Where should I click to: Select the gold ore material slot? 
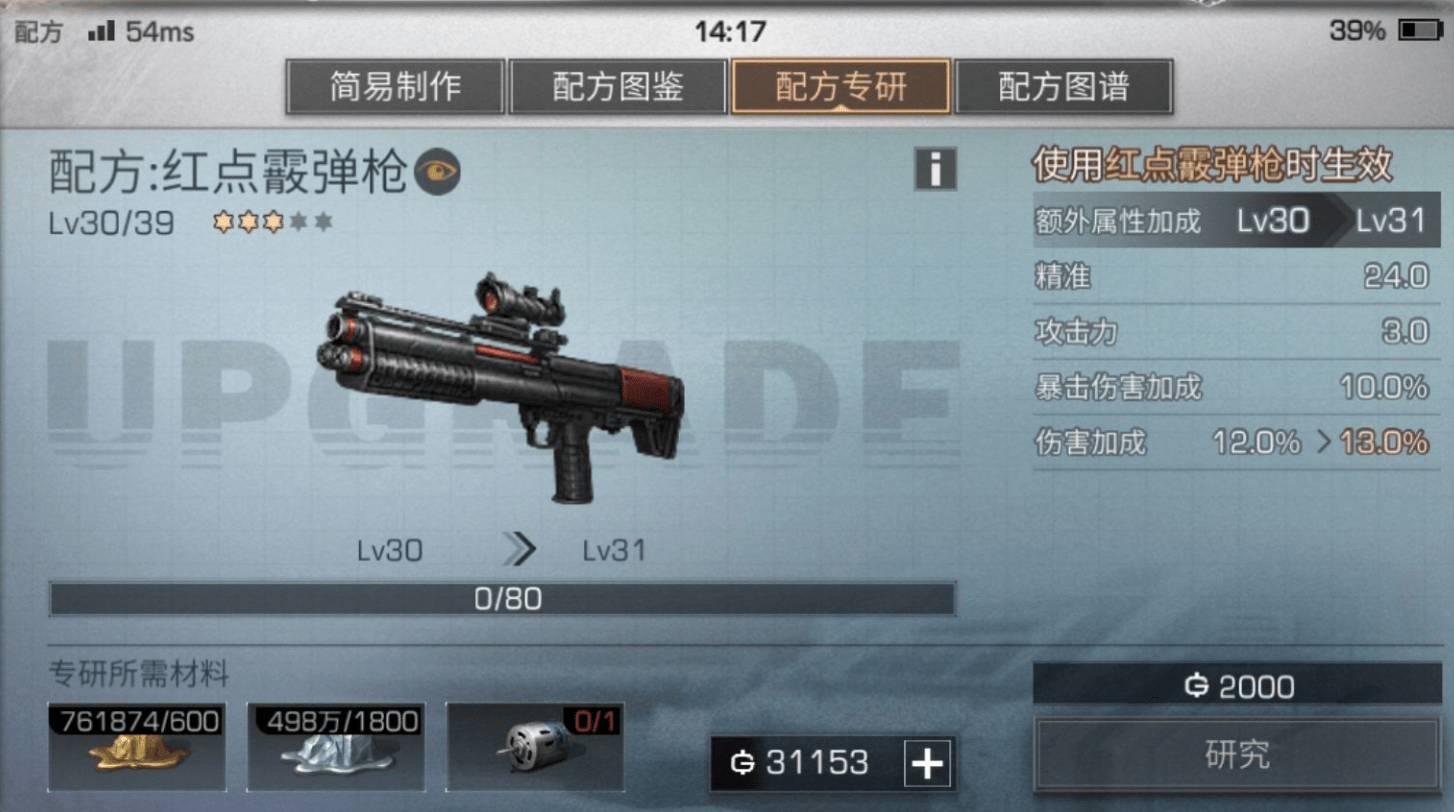click(x=137, y=747)
